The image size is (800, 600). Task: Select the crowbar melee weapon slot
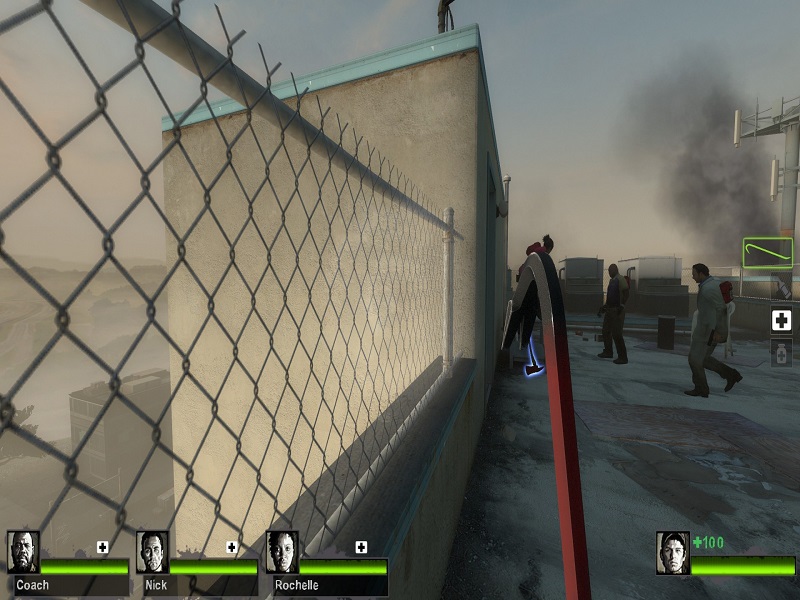(x=767, y=252)
